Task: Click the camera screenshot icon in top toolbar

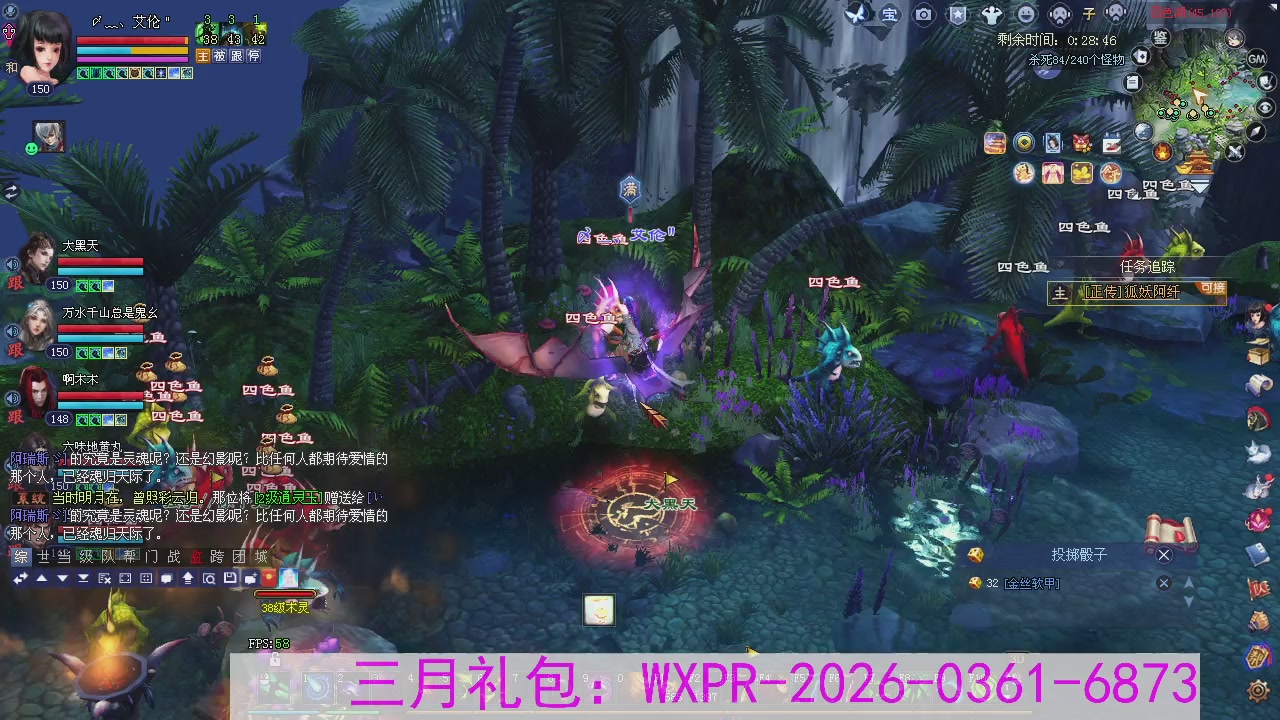Action: pyautogui.click(x=923, y=13)
